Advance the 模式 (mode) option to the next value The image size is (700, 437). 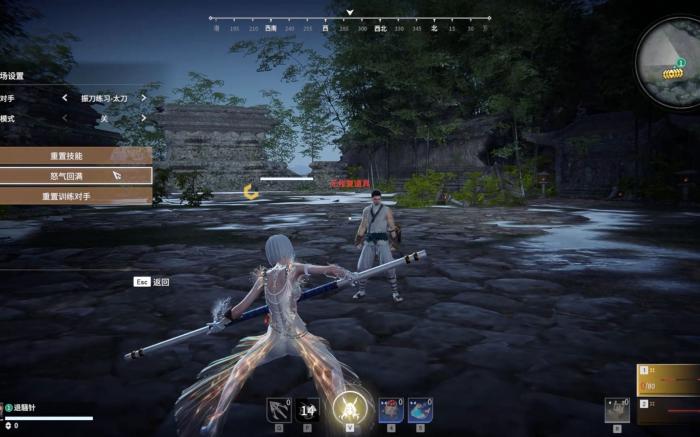click(143, 118)
